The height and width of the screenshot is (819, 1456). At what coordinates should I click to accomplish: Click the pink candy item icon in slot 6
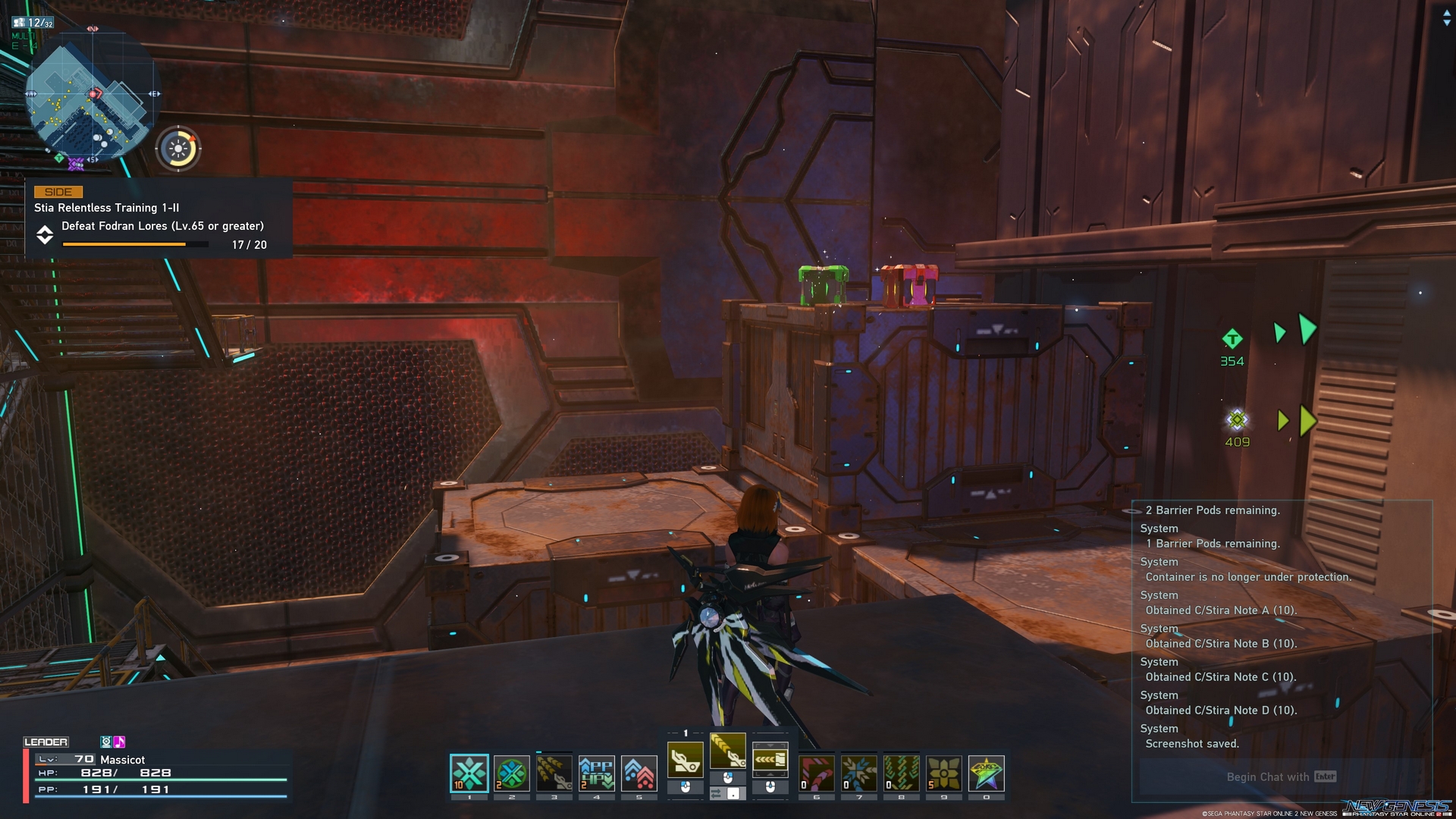(x=817, y=773)
